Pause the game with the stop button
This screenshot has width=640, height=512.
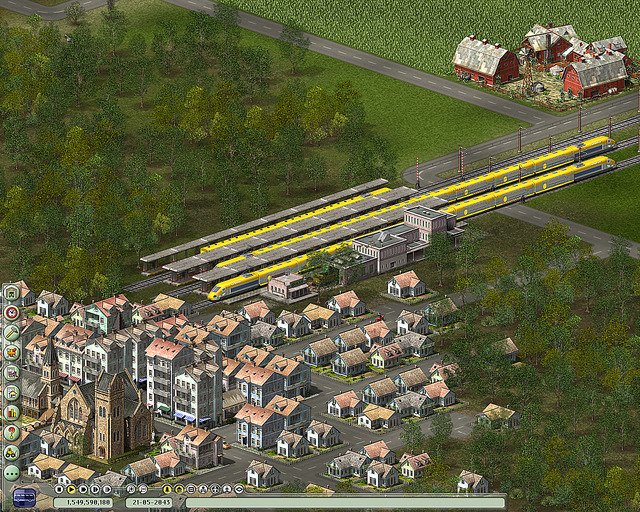tap(59, 489)
